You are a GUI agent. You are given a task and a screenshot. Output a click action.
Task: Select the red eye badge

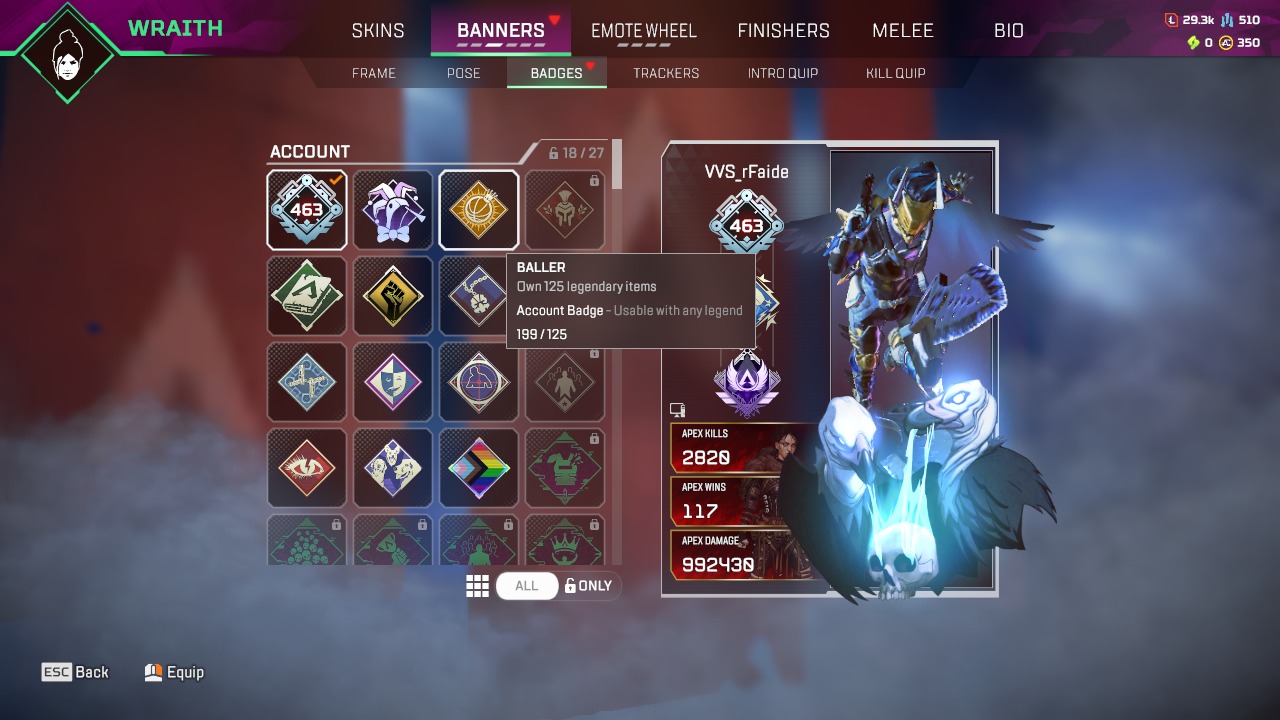[307, 468]
